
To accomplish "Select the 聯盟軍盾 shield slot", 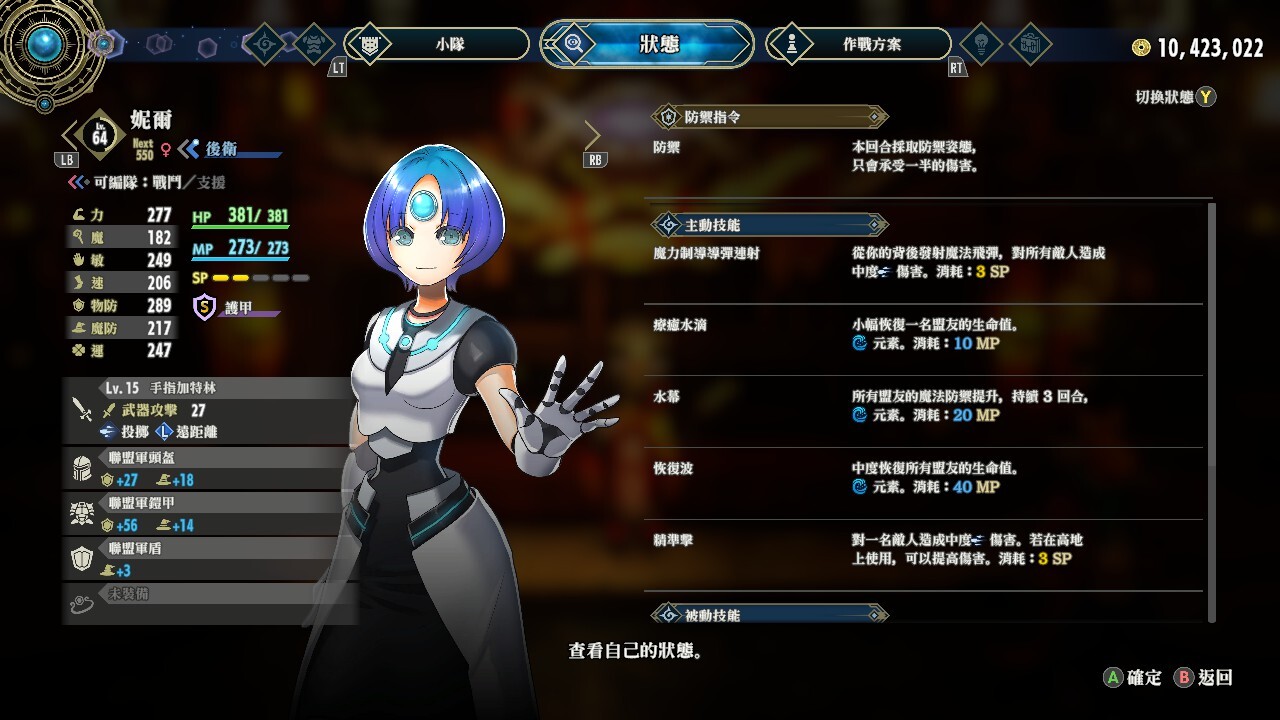I will (210, 558).
